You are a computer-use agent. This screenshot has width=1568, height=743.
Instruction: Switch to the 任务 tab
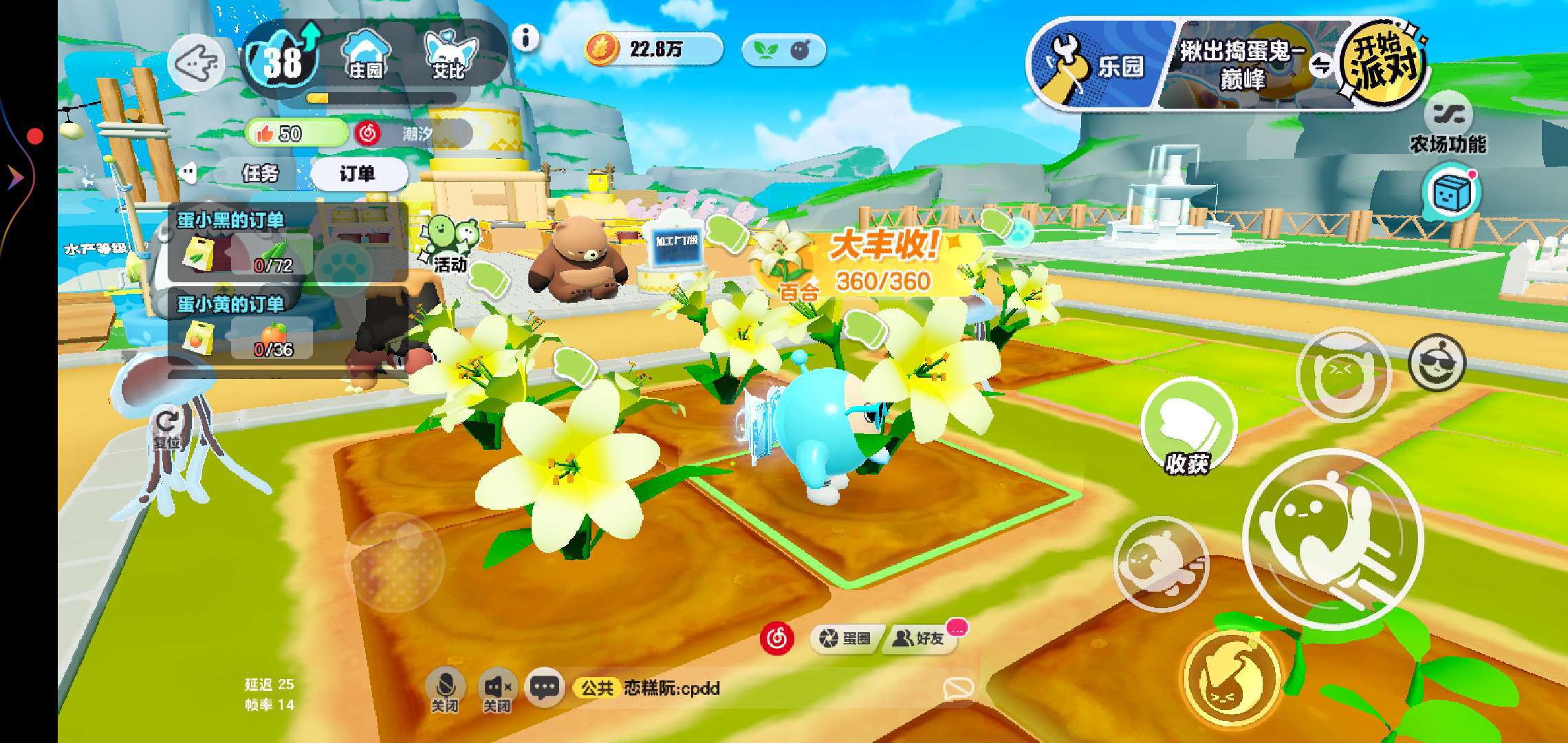coord(261,173)
